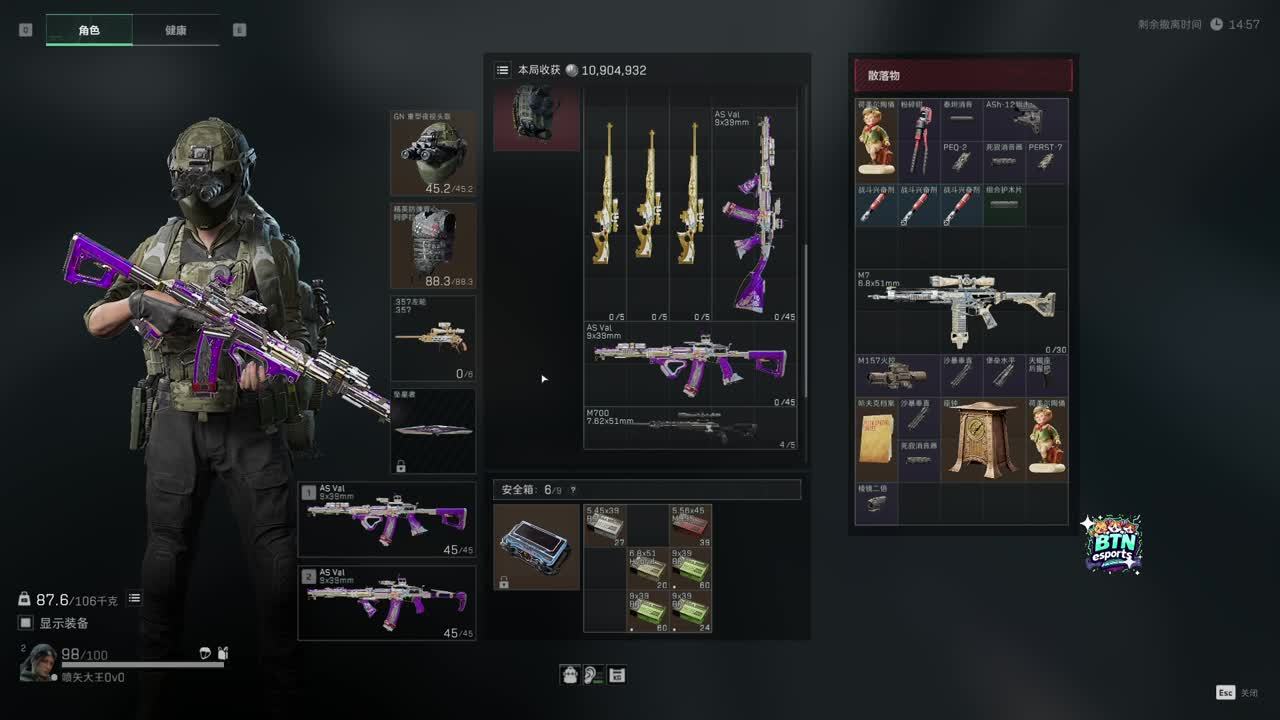Select the M700 rifle in loot grid
1280x720 pixels.
coord(691,427)
